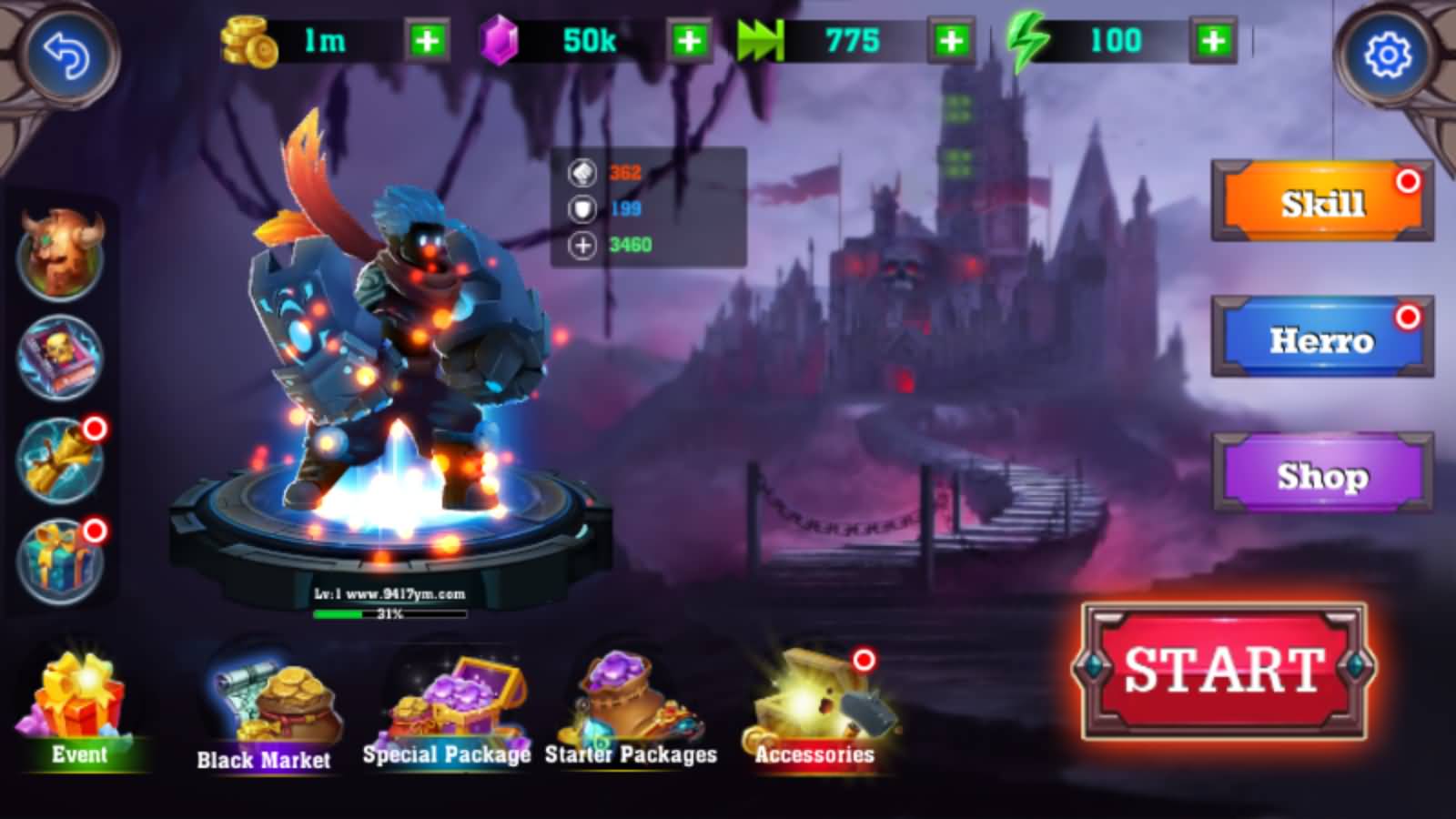Buy more purple gems via the plus button

pos(689,41)
